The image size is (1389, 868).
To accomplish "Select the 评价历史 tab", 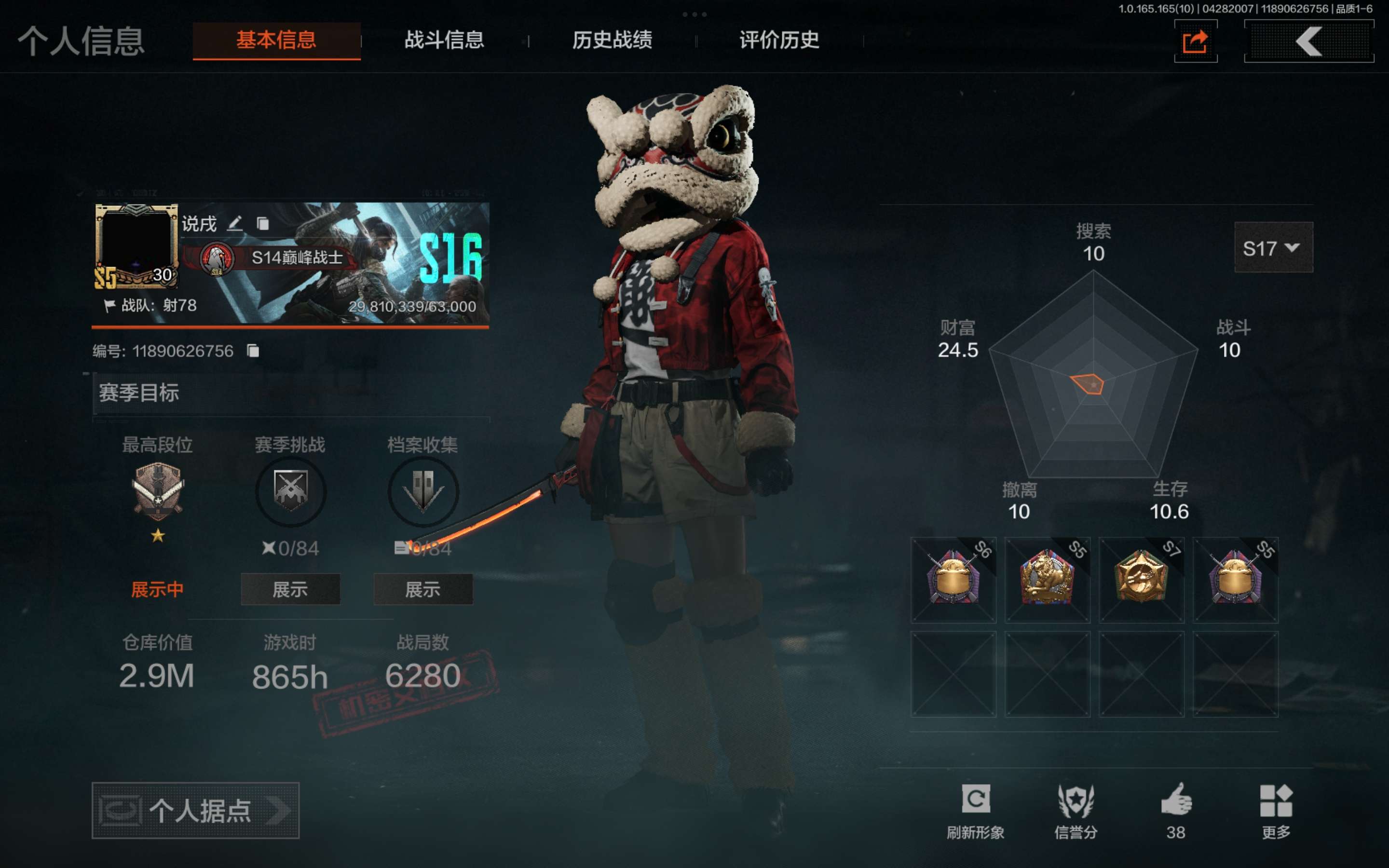I will [779, 40].
